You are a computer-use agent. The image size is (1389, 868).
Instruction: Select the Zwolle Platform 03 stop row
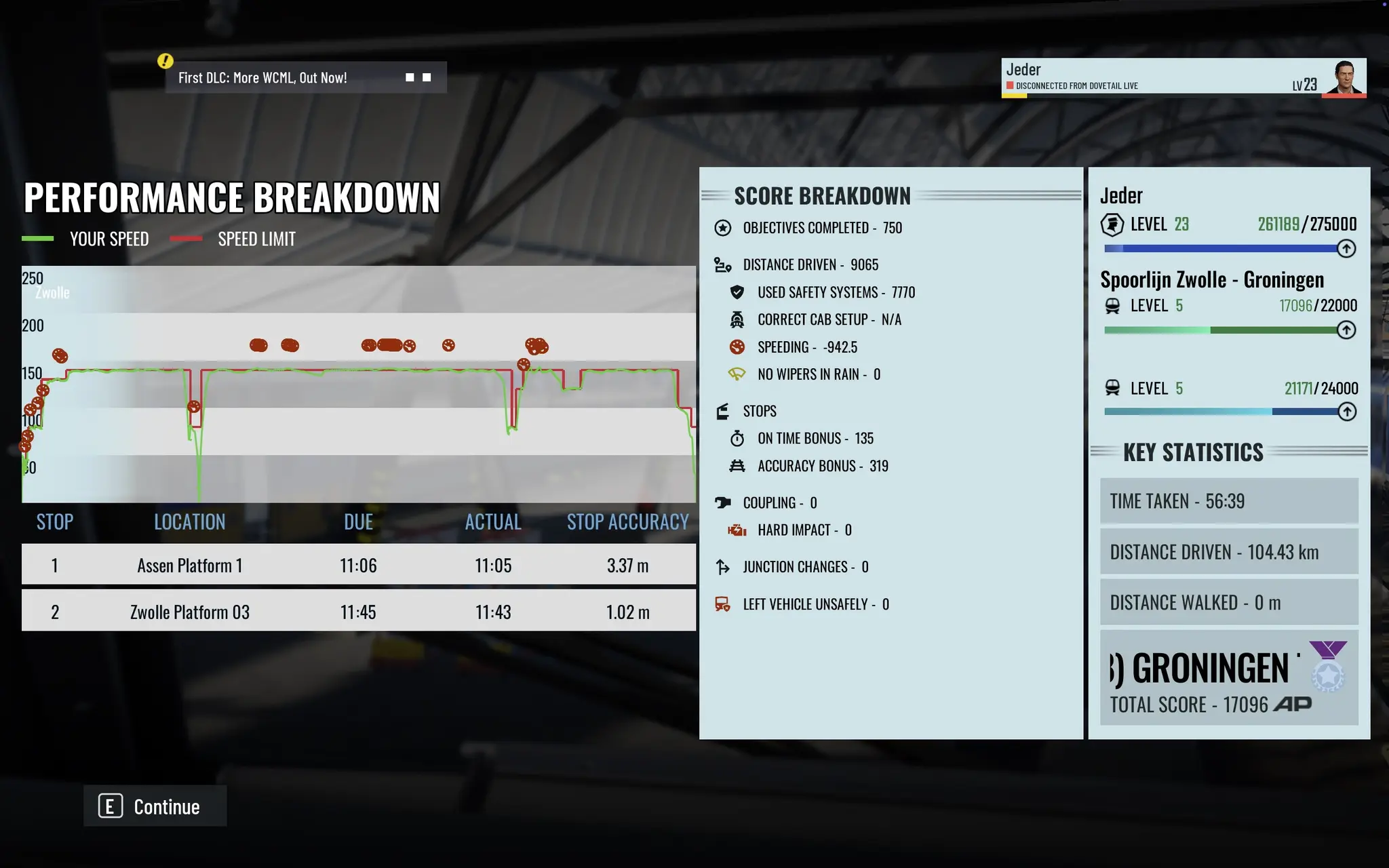point(358,612)
